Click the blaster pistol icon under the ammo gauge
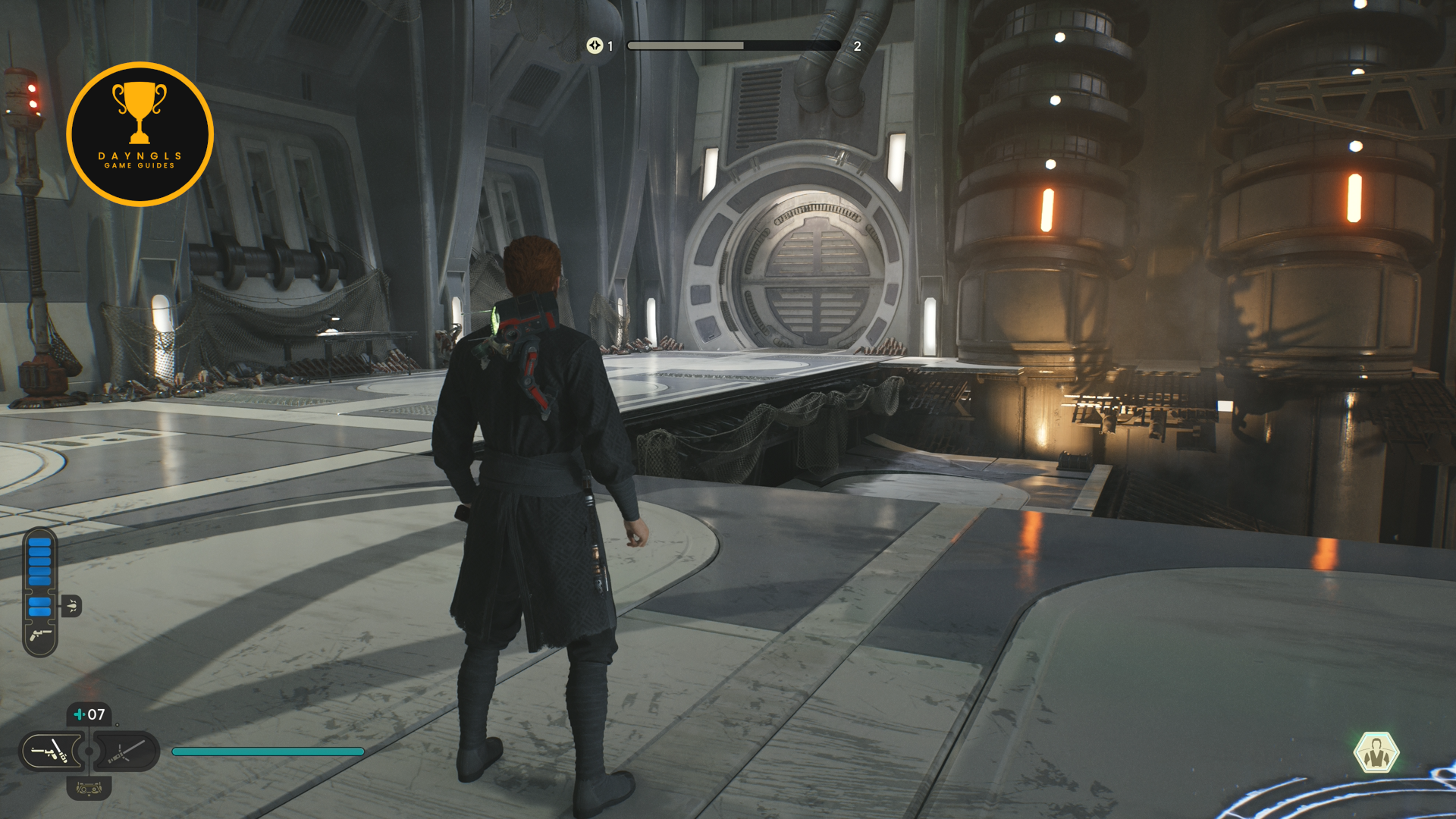 40,635
